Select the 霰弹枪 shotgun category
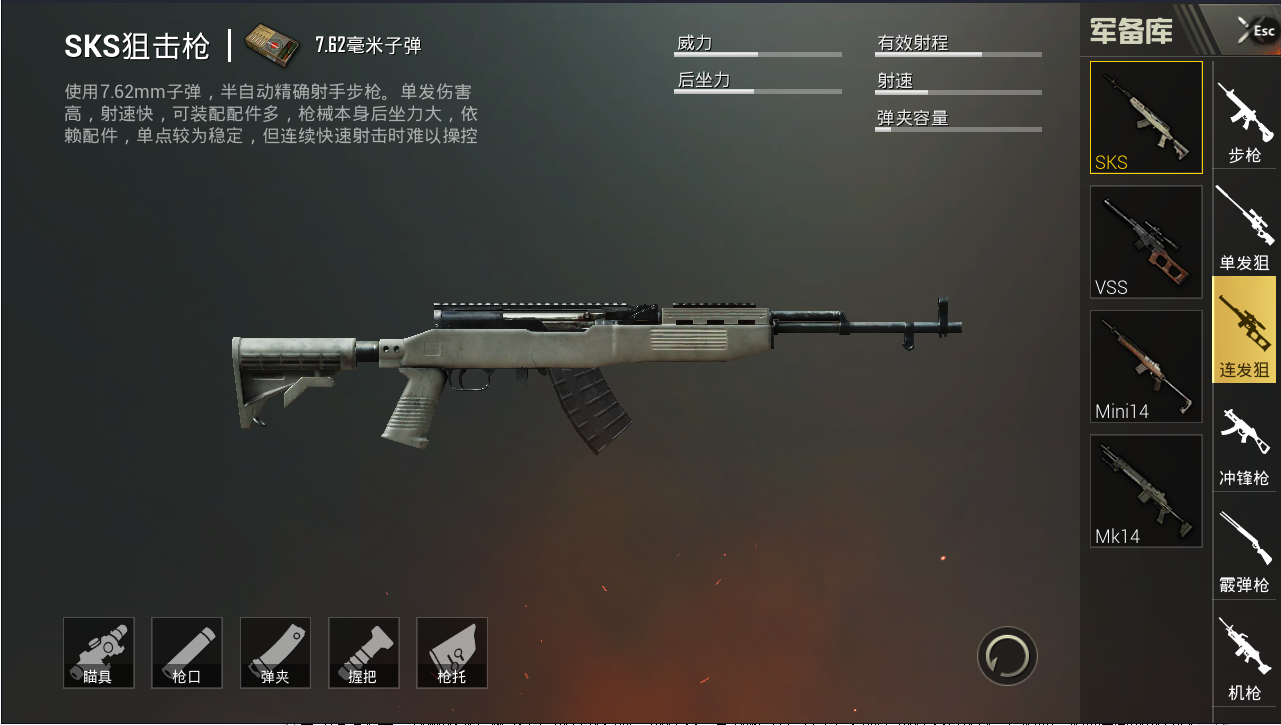The width and height of the screenshot is (1281, 725). [1244, 543]
